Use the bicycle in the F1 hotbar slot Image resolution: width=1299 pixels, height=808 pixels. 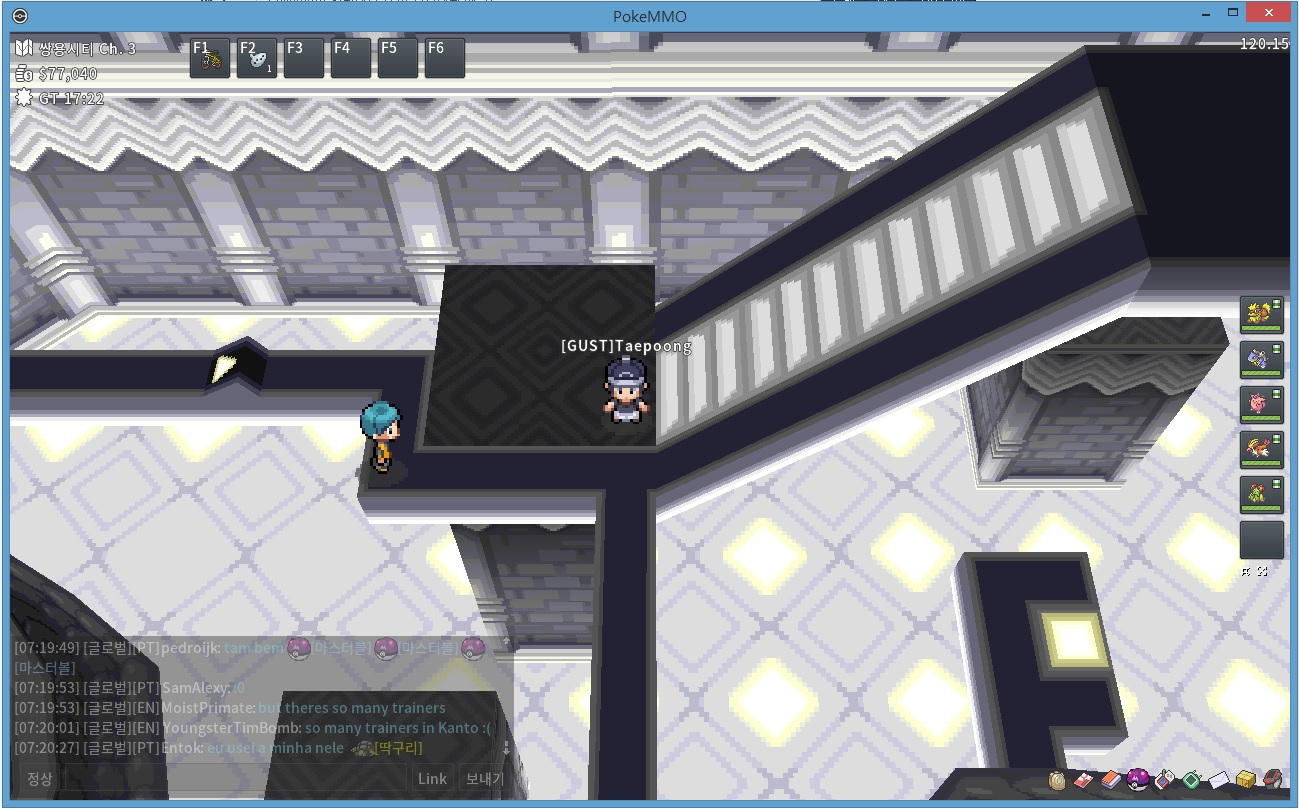tap(210, 58)
